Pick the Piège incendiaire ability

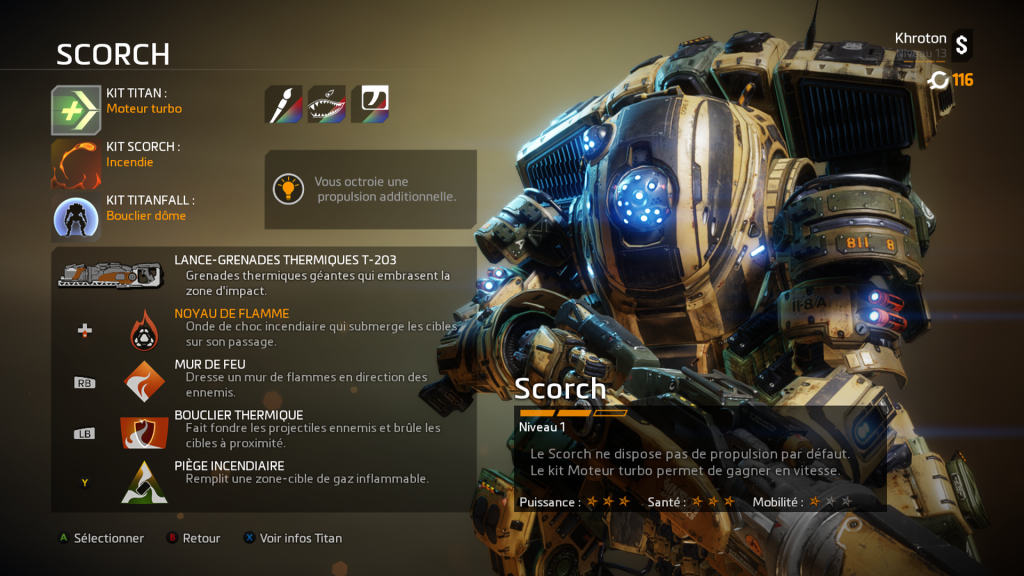(x=145, y=482)
